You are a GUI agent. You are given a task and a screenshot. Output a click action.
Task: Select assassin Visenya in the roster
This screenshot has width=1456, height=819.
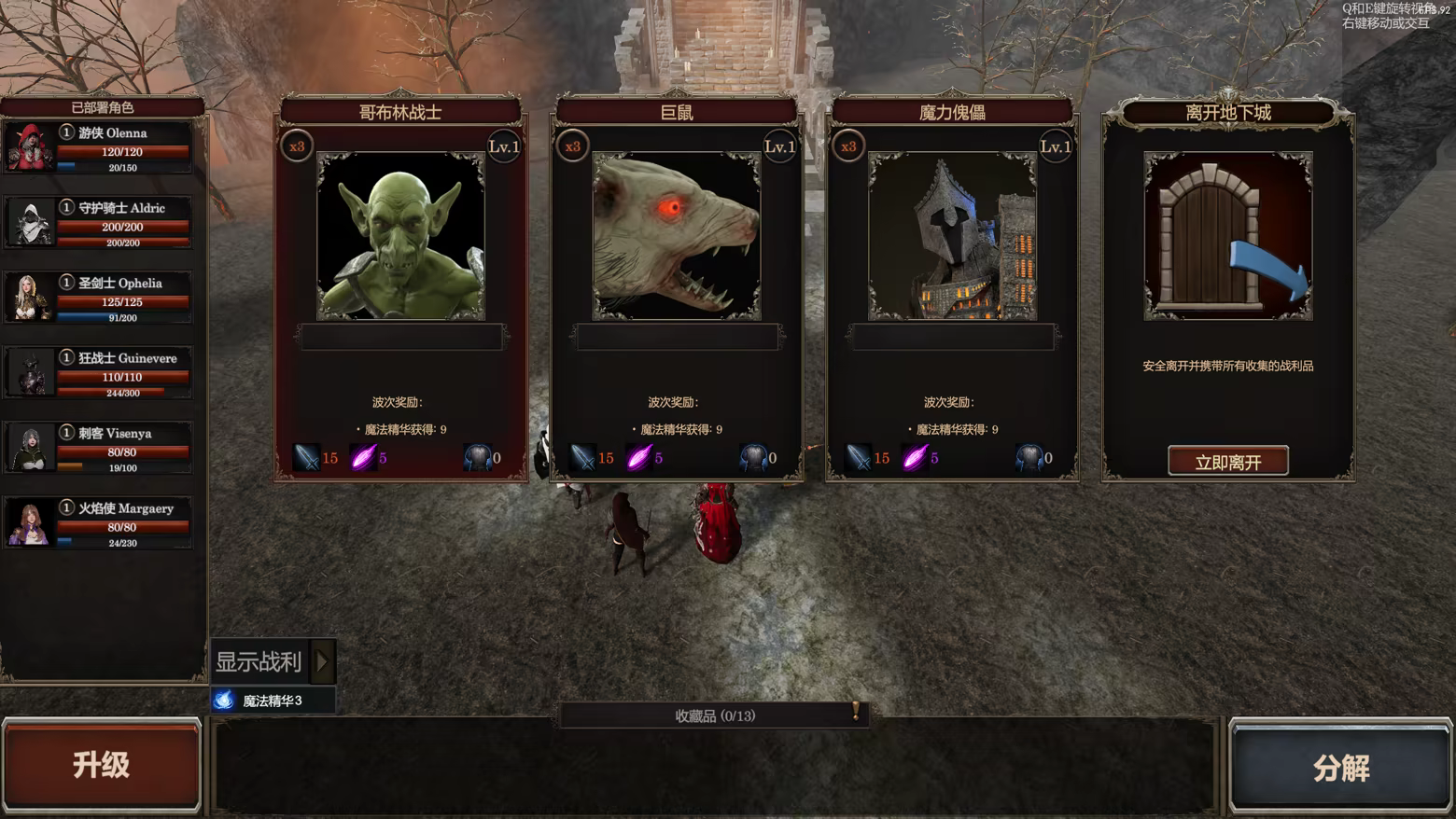coord(99,448)
